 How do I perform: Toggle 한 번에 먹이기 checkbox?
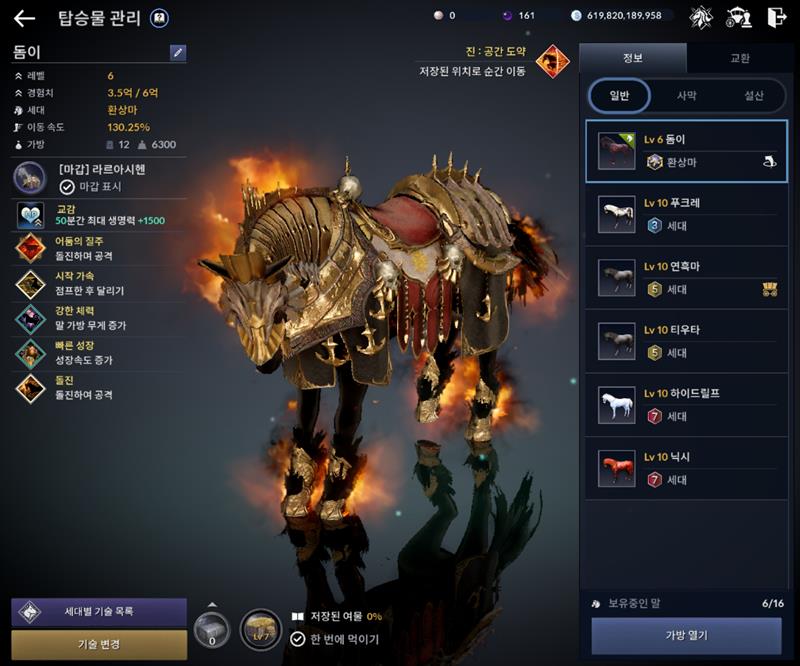(298, 639)
